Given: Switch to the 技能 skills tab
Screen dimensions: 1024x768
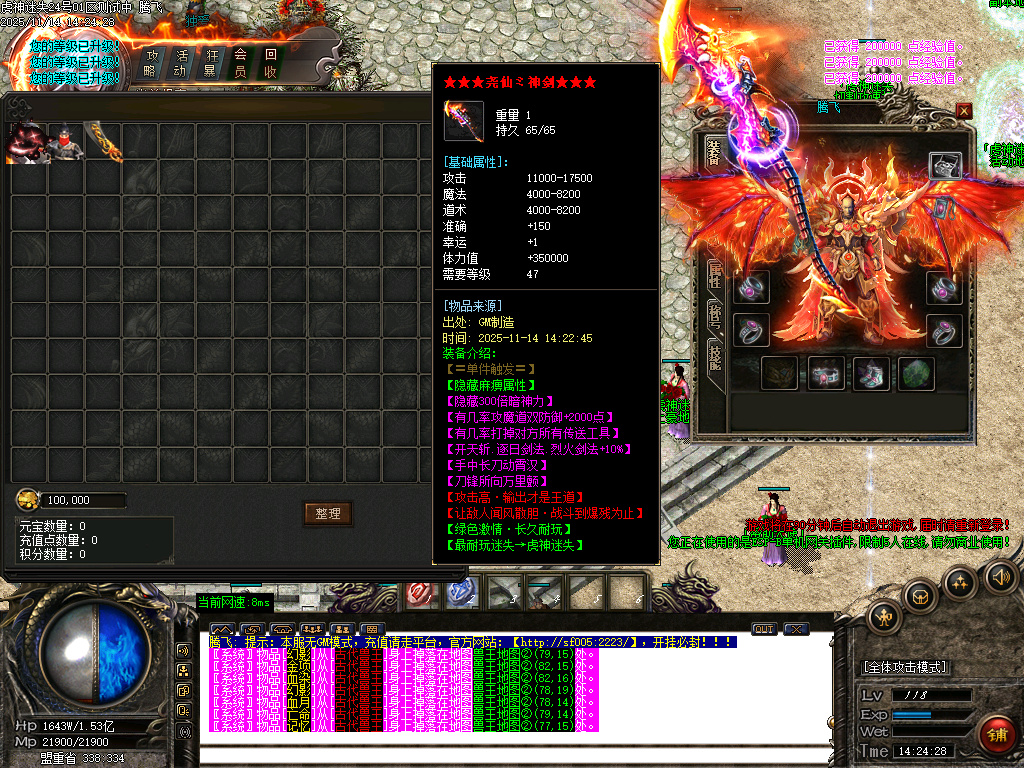Looking at the screenshot, I should pyautogui.click(x=715, y=356).
